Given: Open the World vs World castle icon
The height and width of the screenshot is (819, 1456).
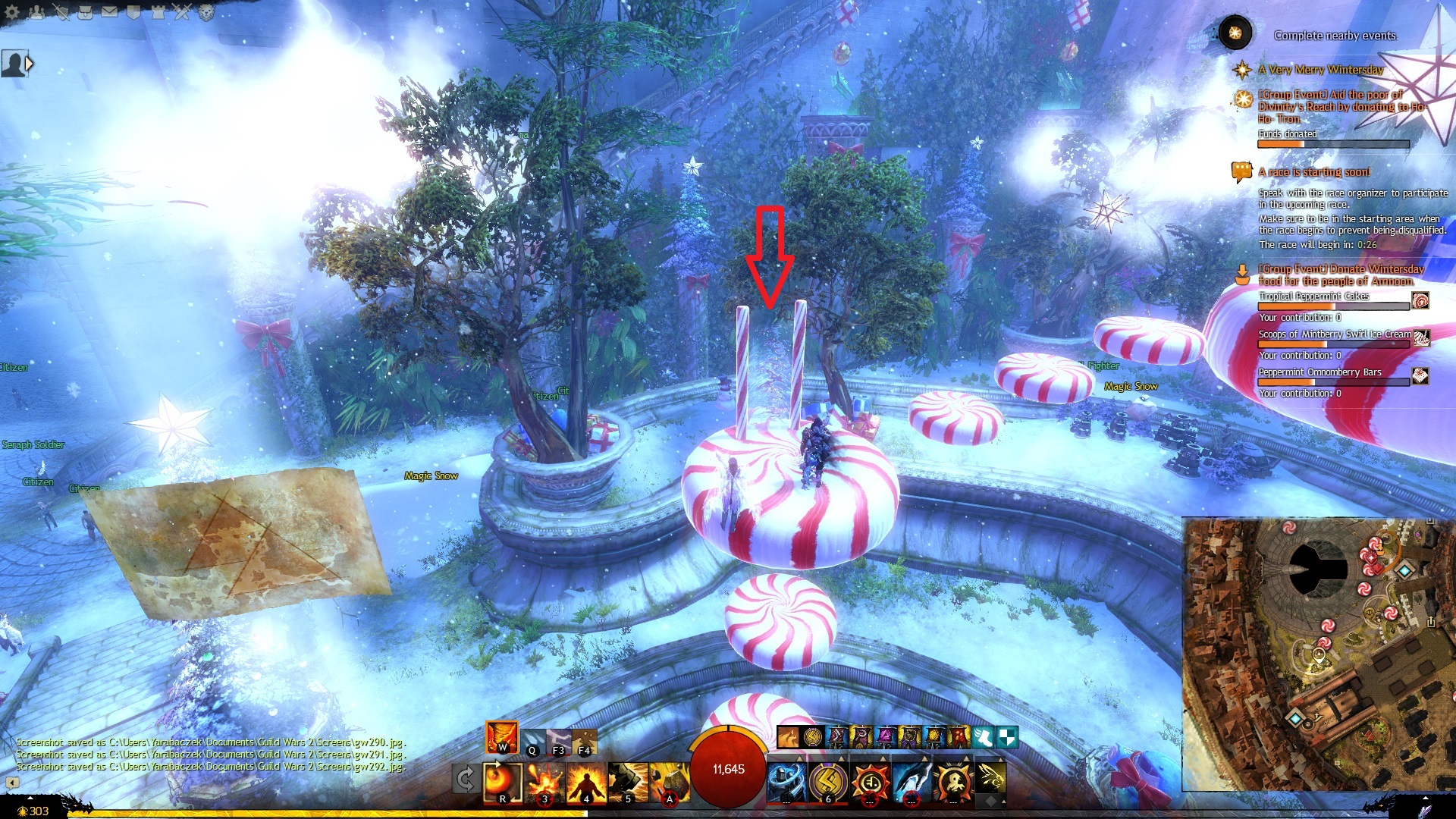Looking at the screenshot, I should pyautogui.click(x=158, y=11).
